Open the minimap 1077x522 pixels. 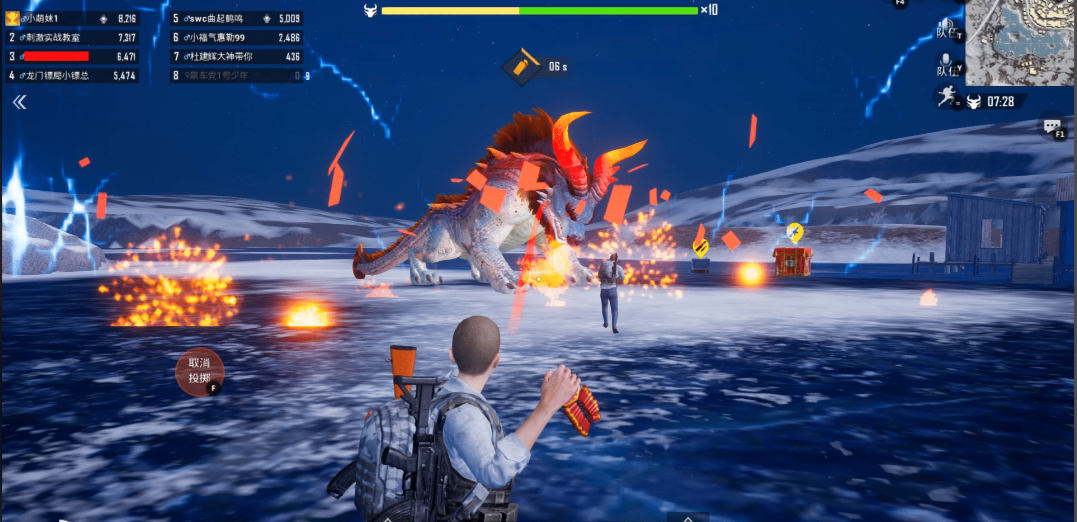1019,41
